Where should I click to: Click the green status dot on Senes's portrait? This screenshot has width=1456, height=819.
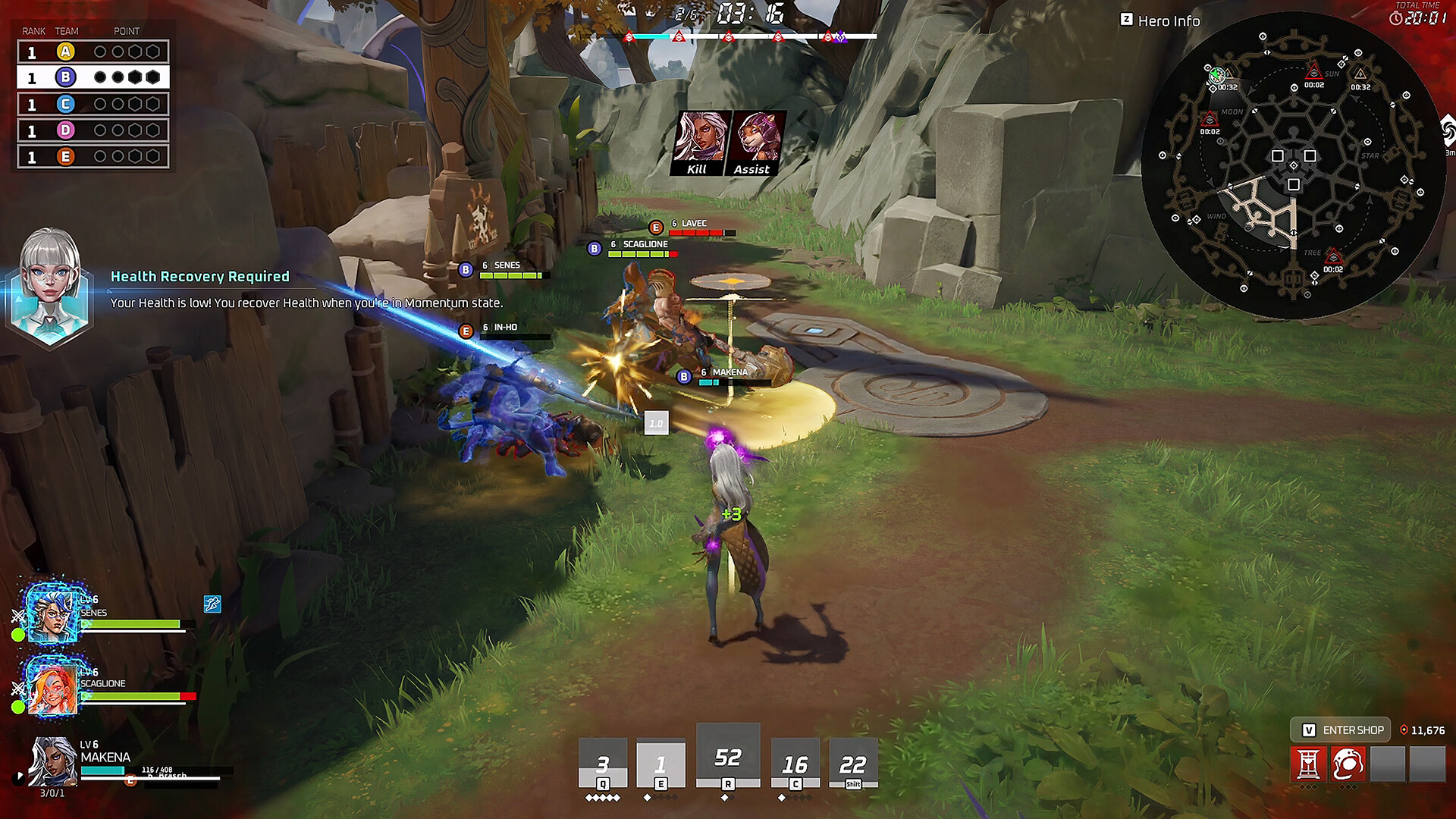pyautogui.click(x=17, y=635)
